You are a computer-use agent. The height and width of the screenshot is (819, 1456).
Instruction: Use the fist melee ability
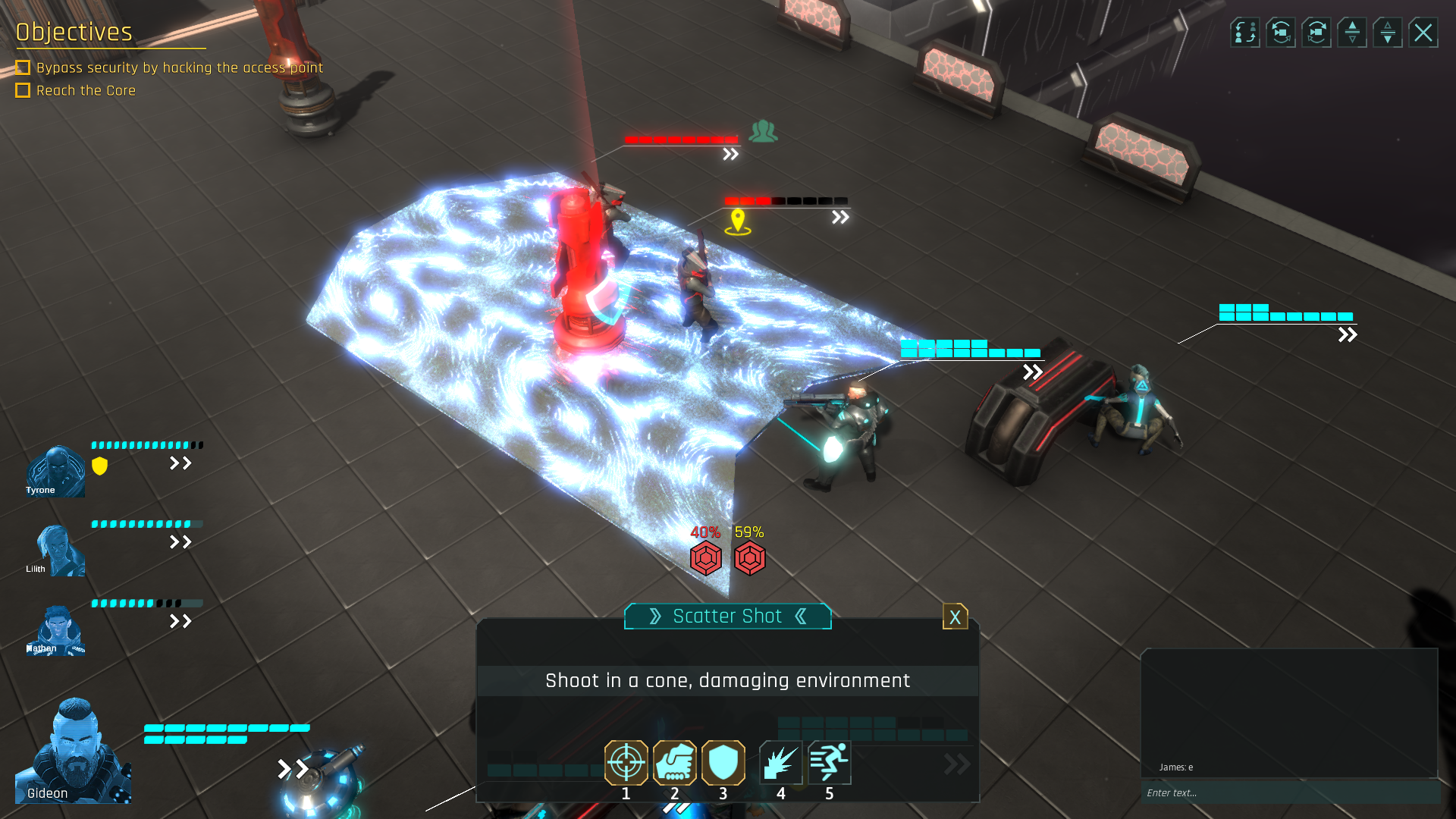pyautogui.click(x=674, y=762)
